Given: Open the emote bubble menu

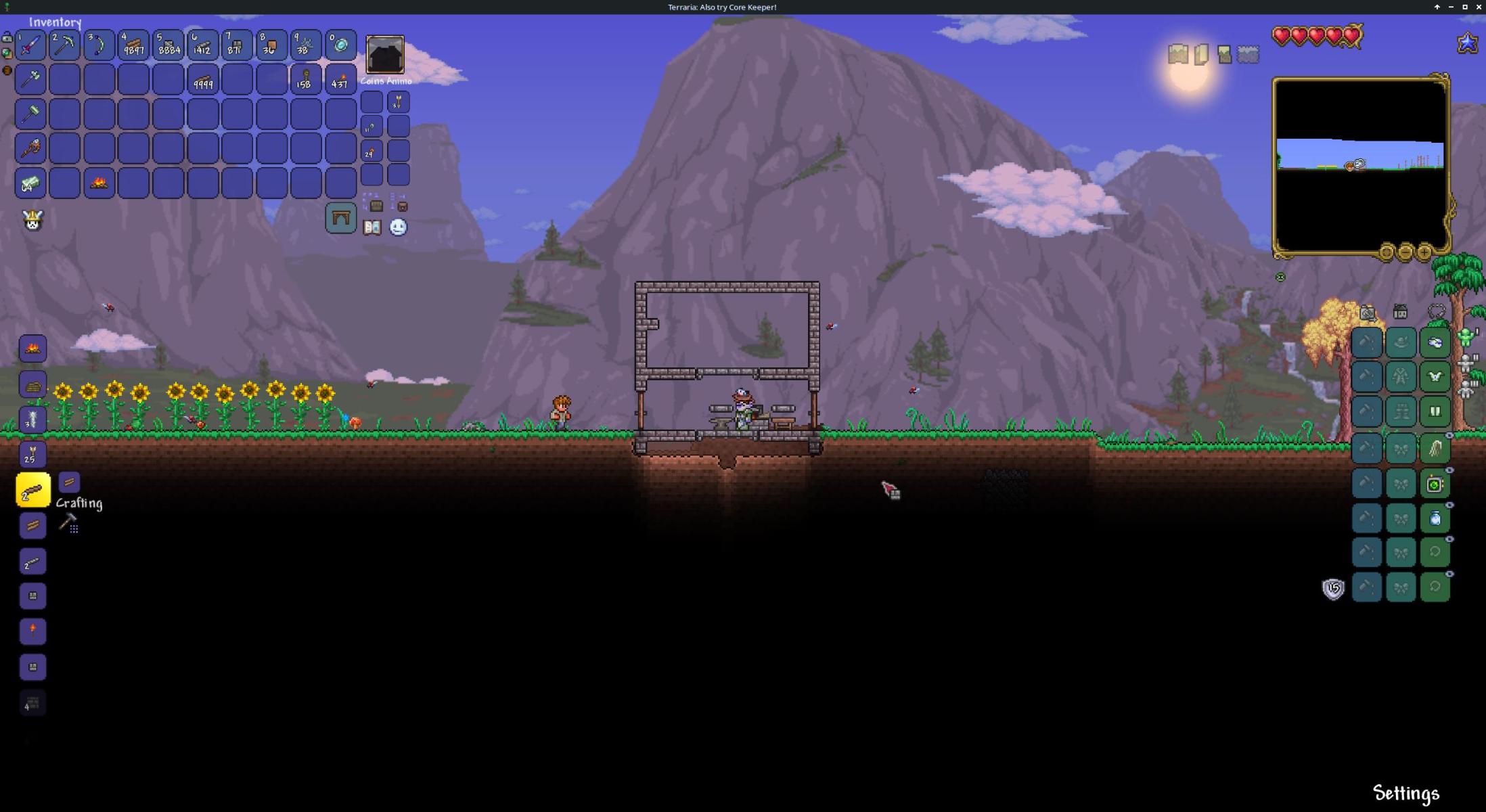Looking at the screenshot, I should point(398,227).
